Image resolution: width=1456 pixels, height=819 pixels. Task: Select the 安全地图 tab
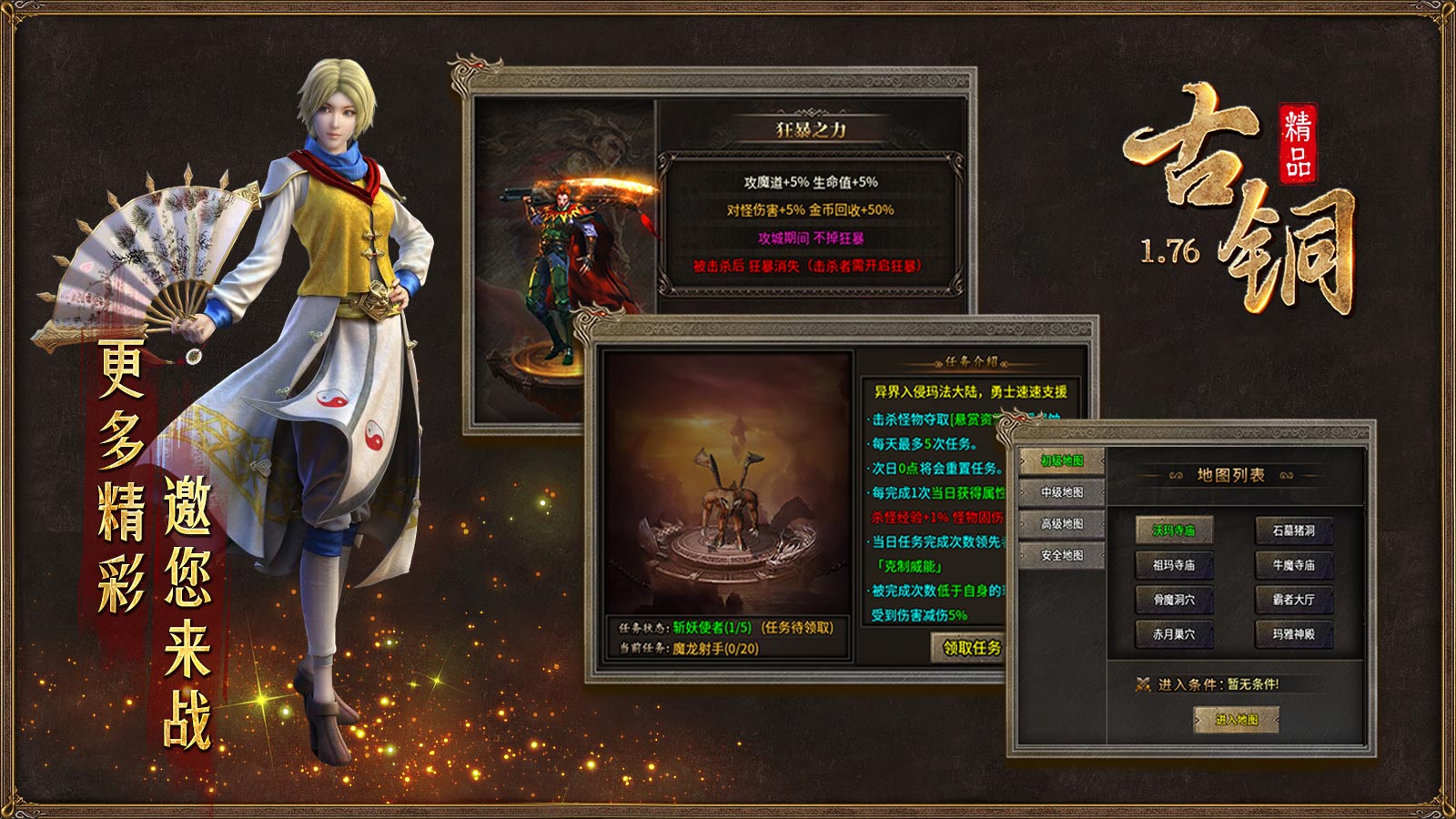(x=1062, y=555)
